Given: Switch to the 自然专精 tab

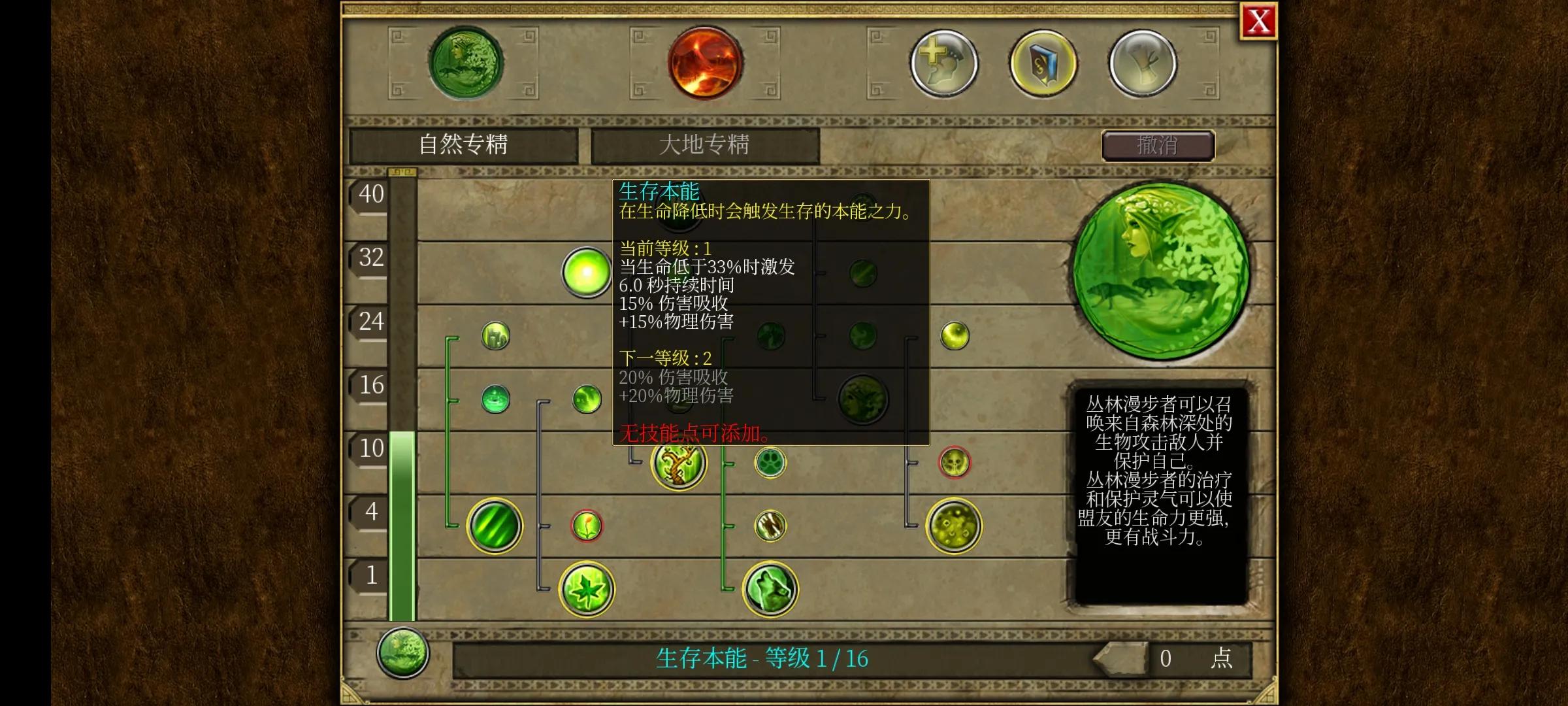Looking at the screenshot, I should [465, 145].
